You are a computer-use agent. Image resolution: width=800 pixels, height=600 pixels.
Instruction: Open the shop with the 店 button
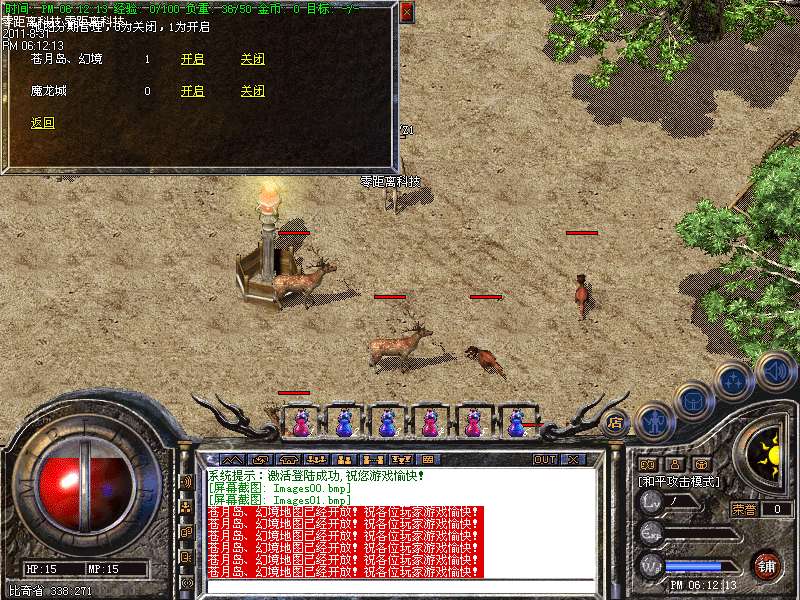[x=616, y=422]
